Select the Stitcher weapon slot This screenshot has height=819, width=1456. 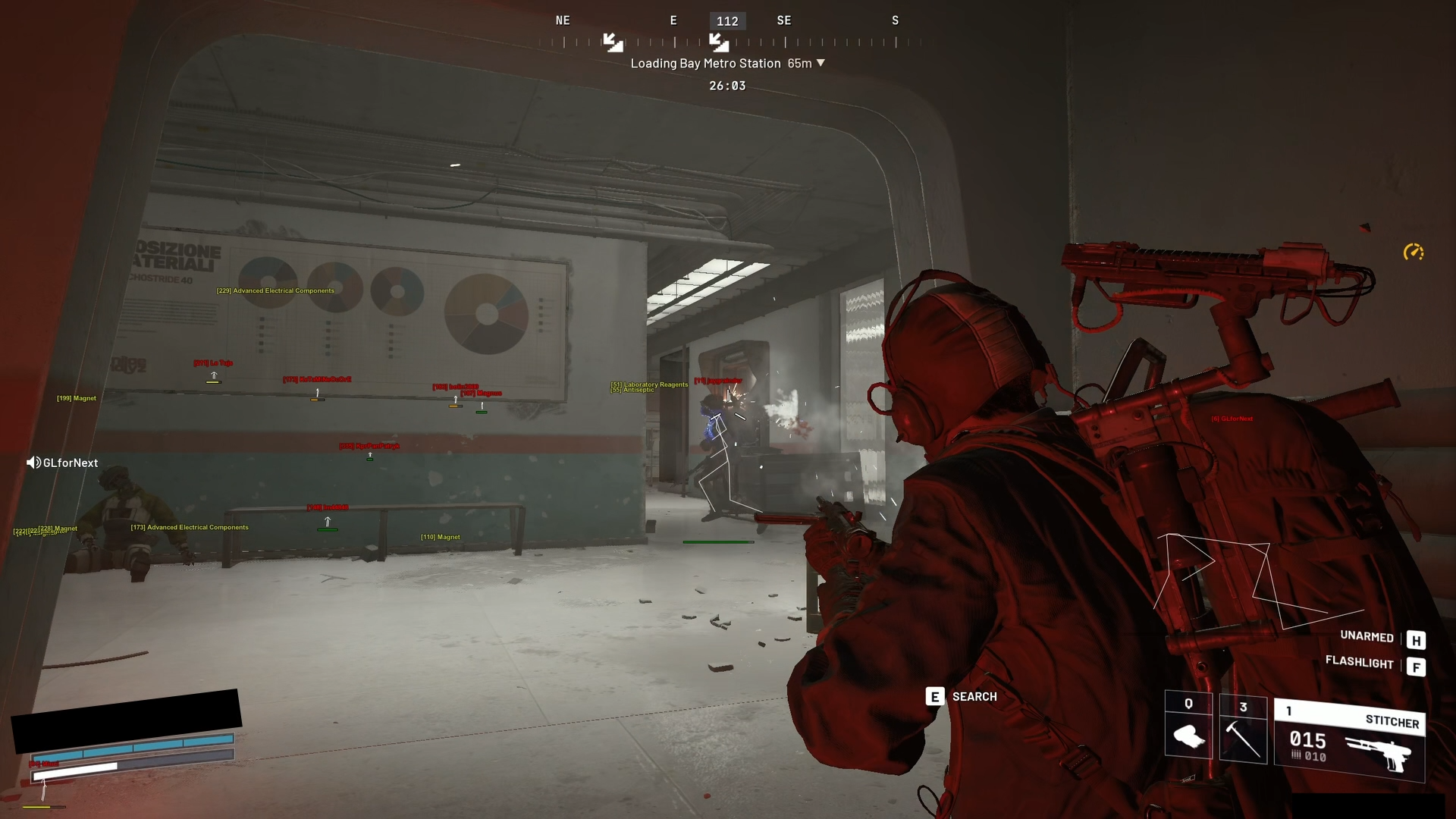coord(1349,741)
